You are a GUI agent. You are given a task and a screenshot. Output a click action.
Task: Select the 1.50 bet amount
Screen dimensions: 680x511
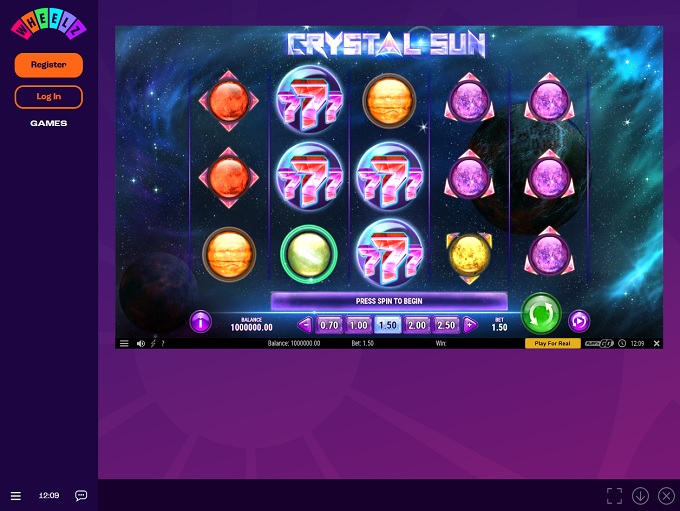(388, 325)
